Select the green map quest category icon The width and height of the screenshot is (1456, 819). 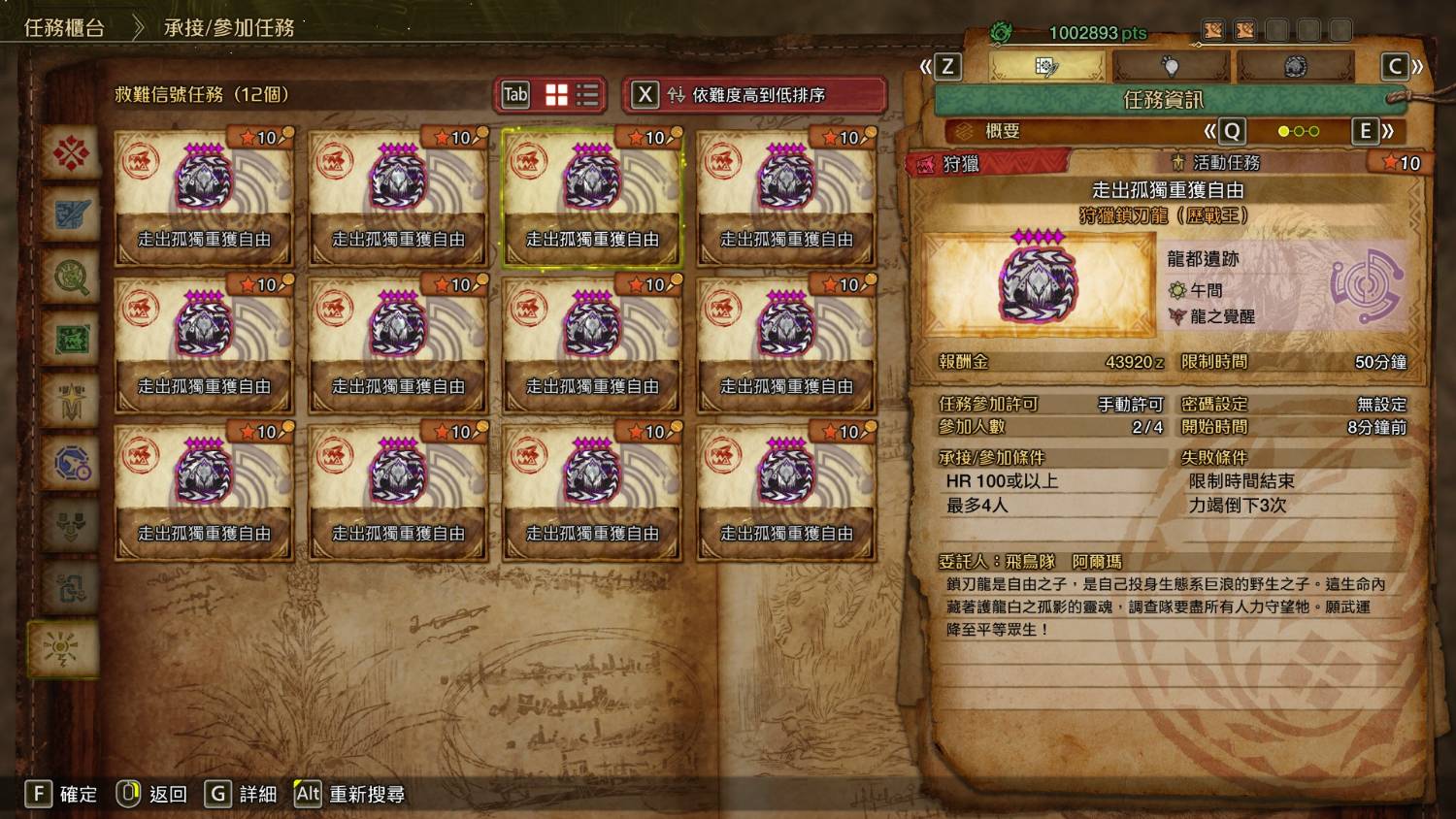point(72,340)
